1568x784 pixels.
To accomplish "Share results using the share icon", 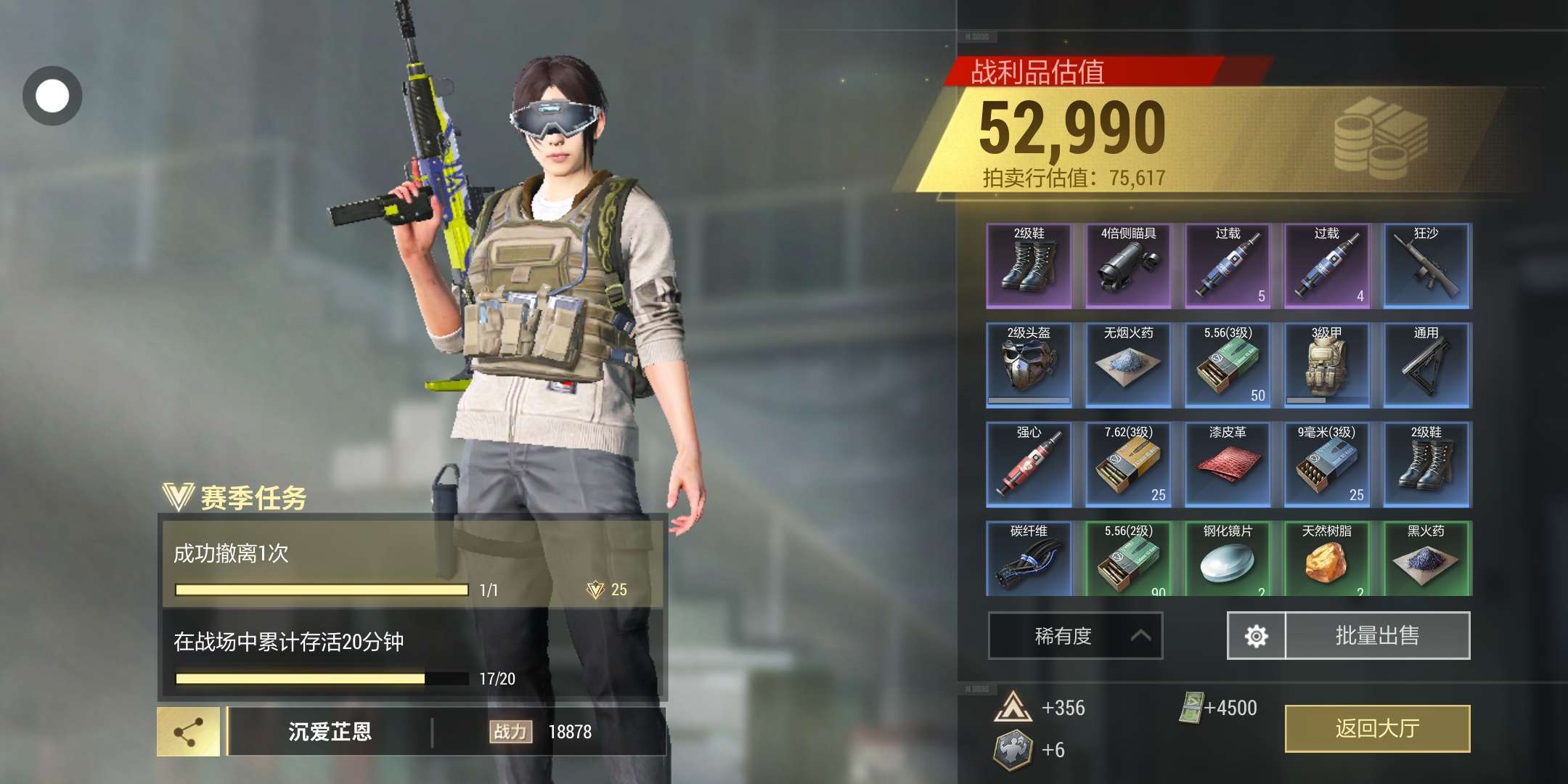I will (189, 732).
